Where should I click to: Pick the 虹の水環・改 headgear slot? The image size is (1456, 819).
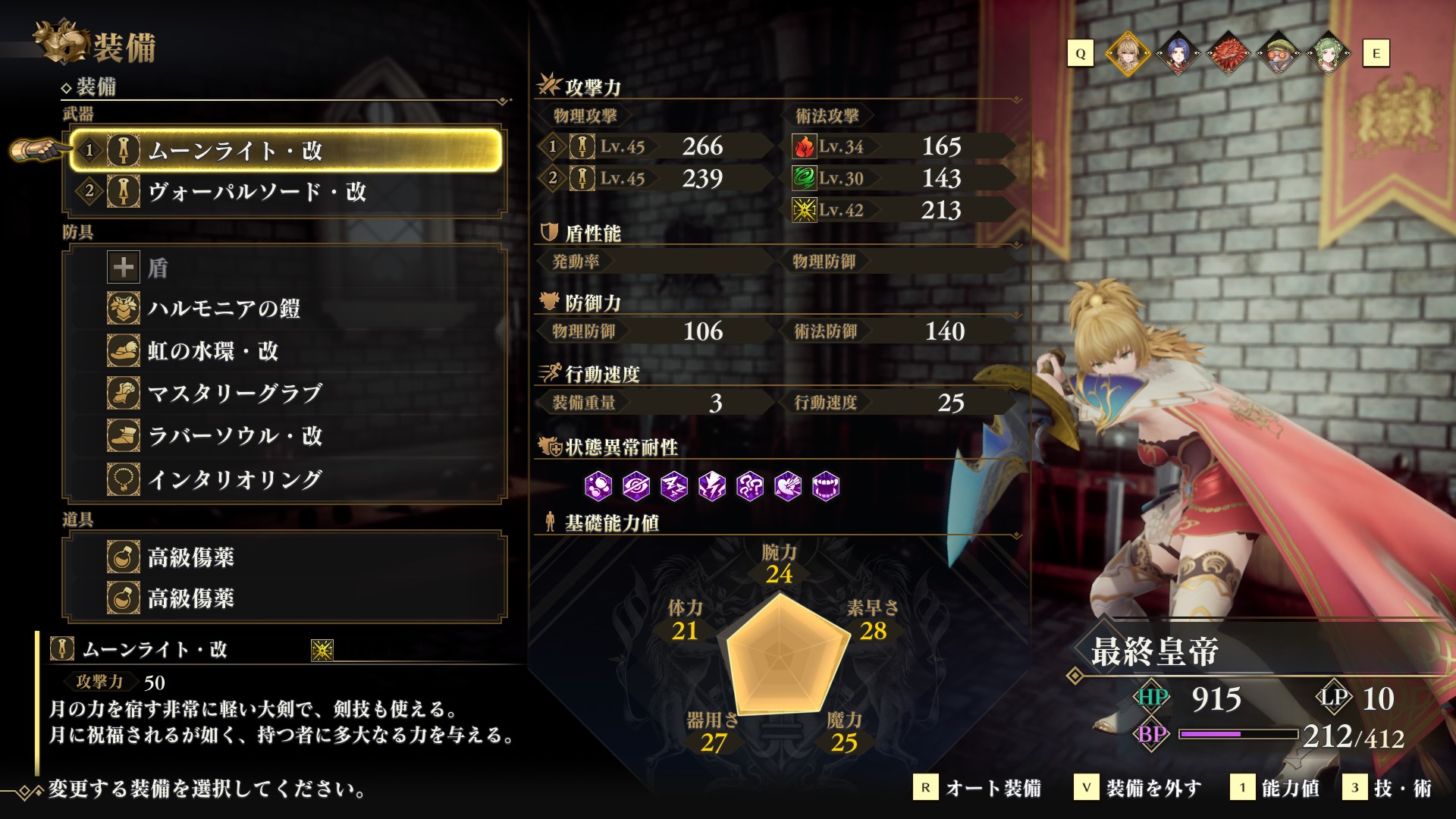[x=285, y=351]
